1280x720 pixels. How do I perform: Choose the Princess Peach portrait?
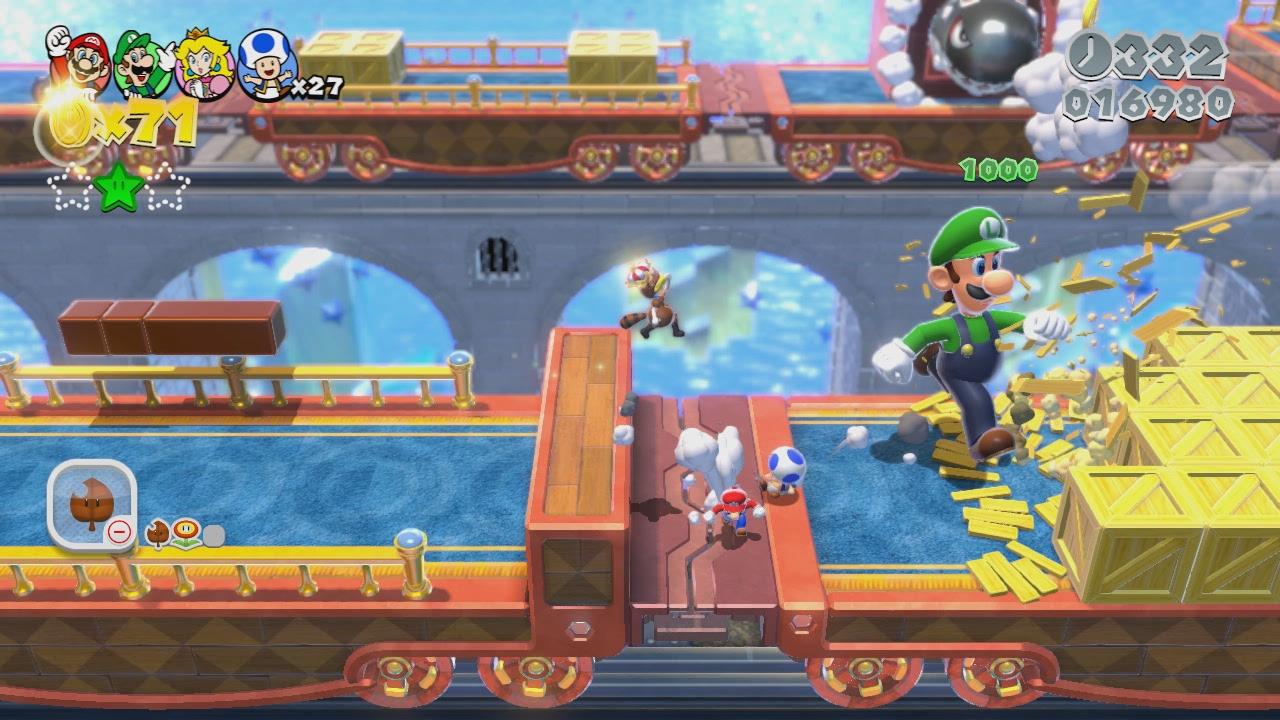205,66
